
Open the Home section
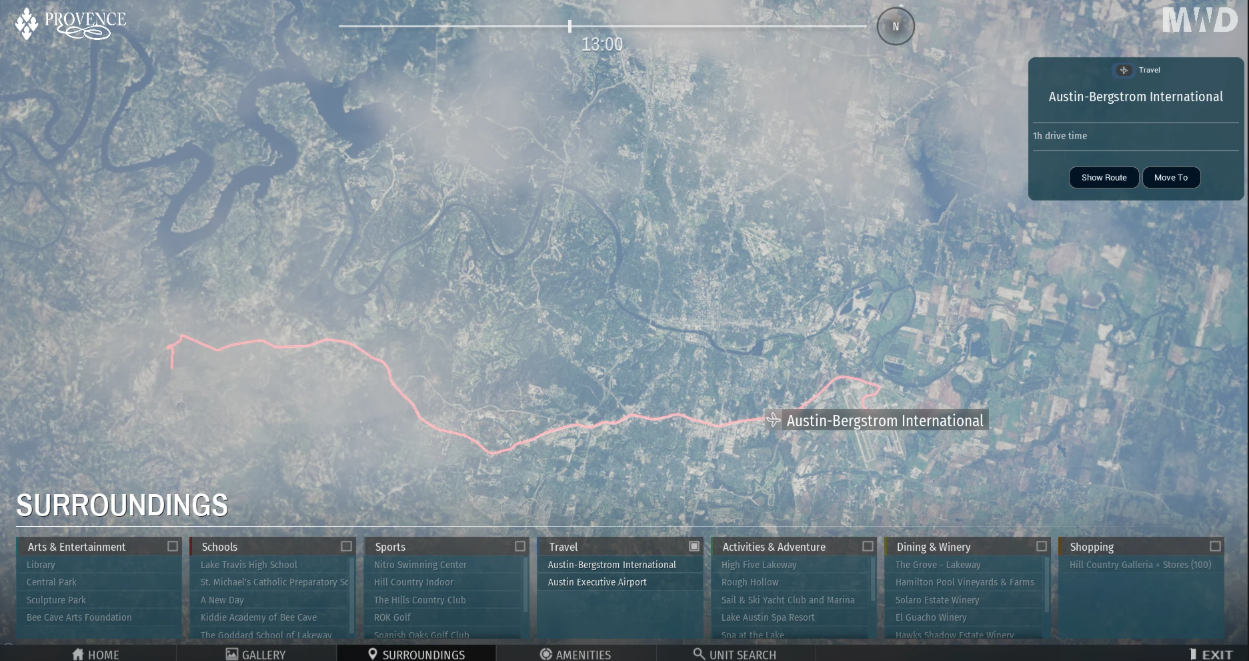point(96,654)
